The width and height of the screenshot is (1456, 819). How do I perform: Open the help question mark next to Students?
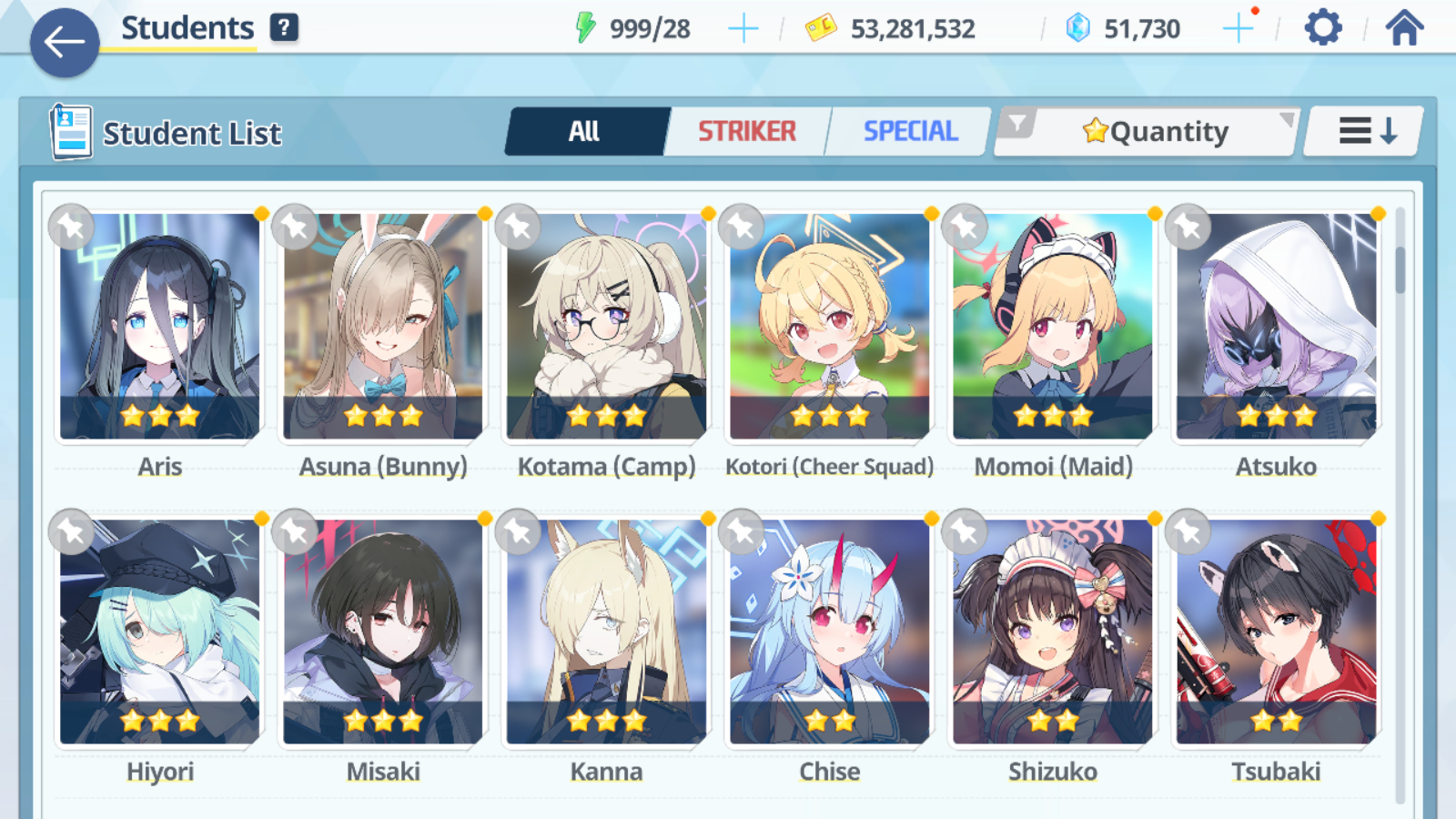(x=285, y=27)
